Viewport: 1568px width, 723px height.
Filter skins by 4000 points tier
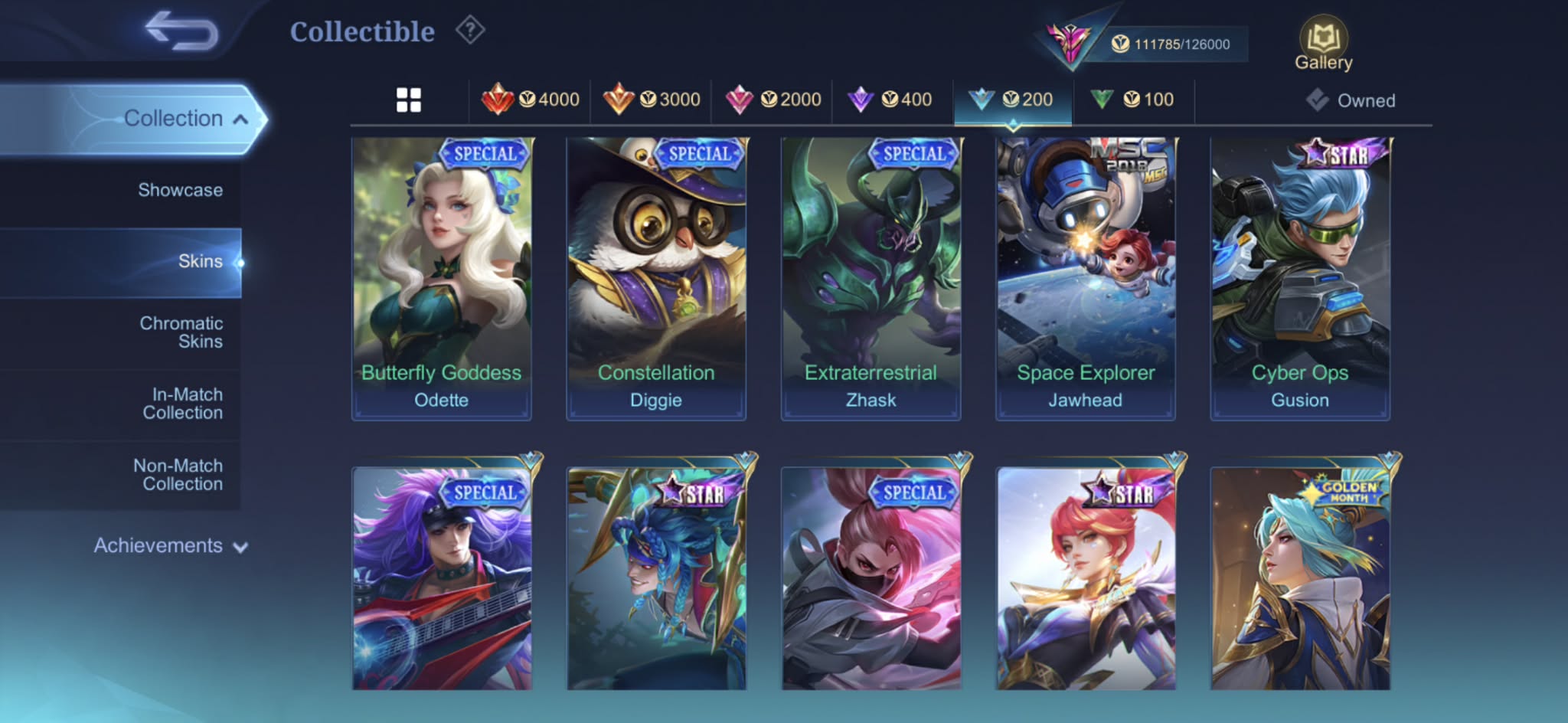pyautogui.click(x=530, y=100)
